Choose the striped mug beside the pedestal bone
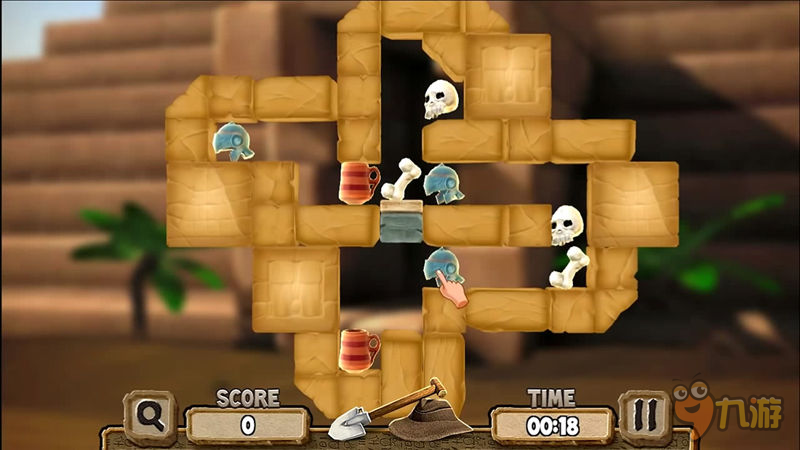Image resolution: width=800 pixels, height=450 pixels. tap(359, 183)
